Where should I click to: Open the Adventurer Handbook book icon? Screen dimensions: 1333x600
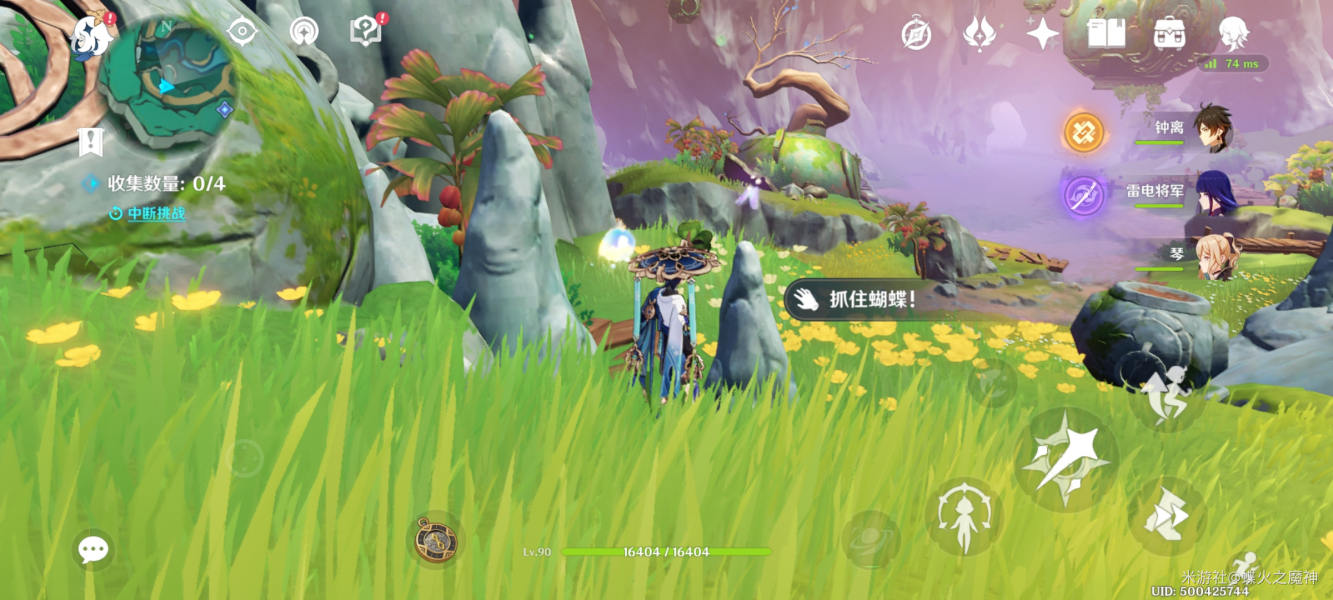pos(1106,34)
